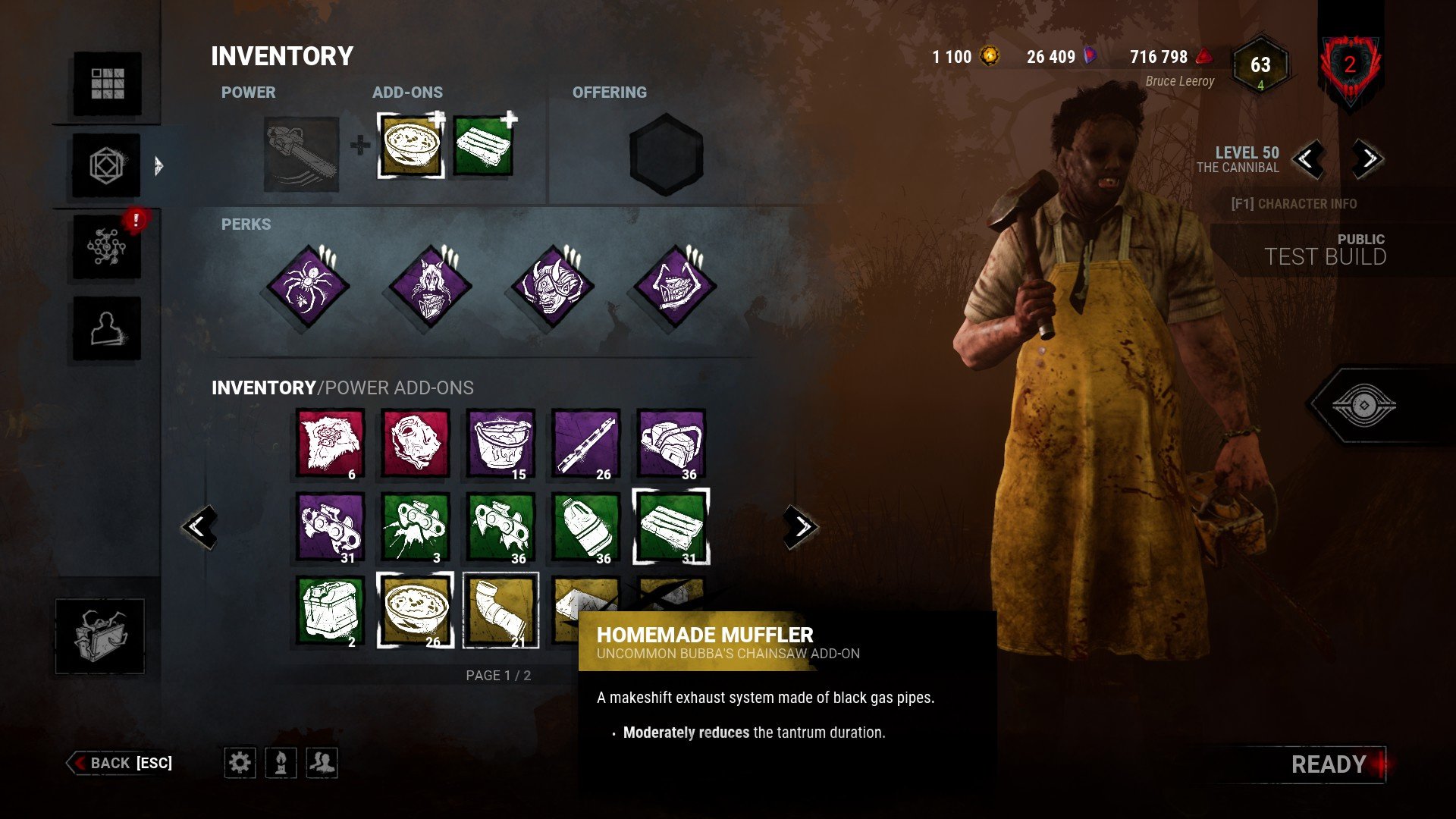This screenshot has height=819, width=1456.
Task: Switch to the next character arrow
Action: click(1367, 159)
